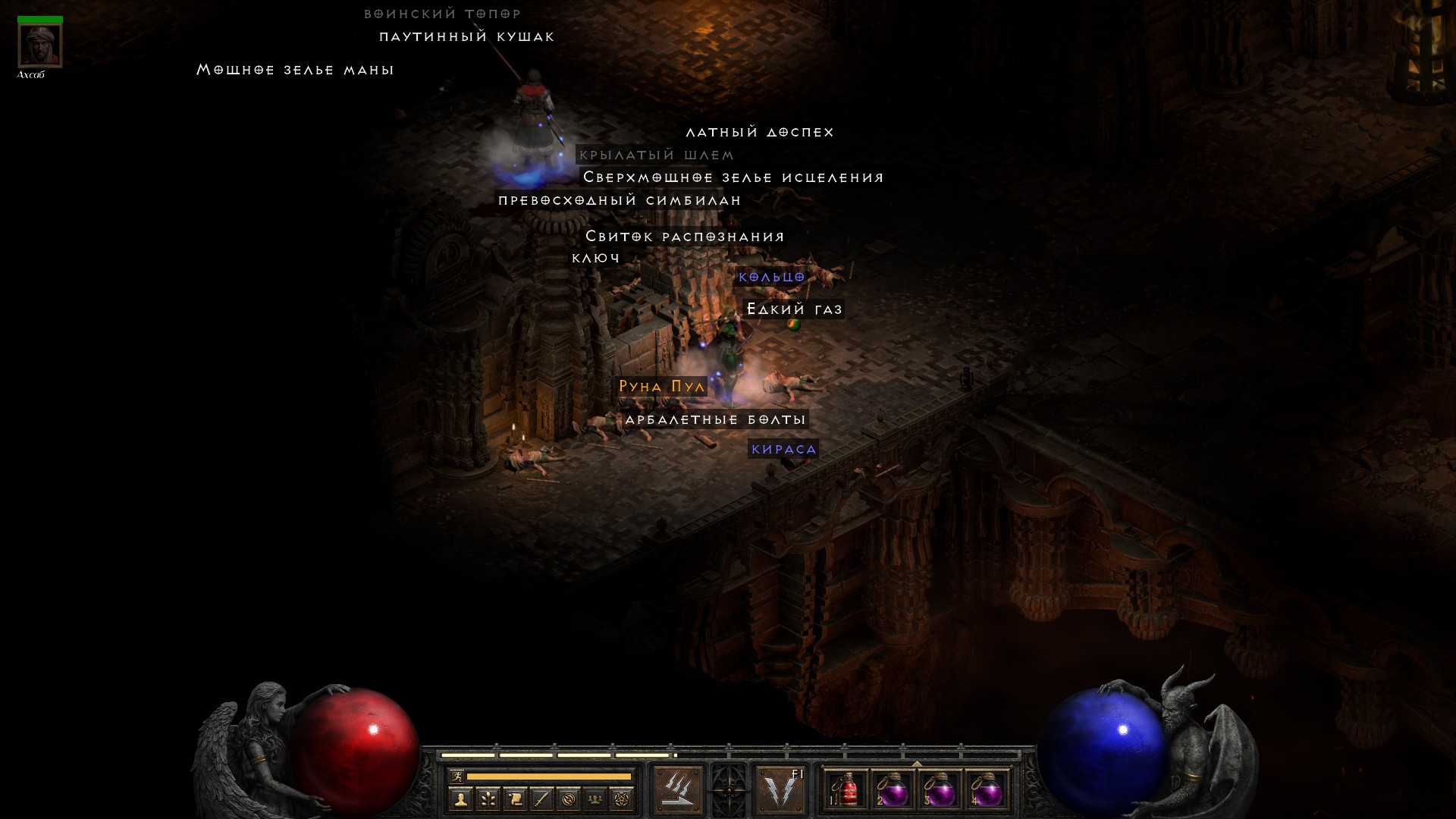Click the party icon with three figures
1456x819 pixels.
pyautogui.click(x=595, y=799)
